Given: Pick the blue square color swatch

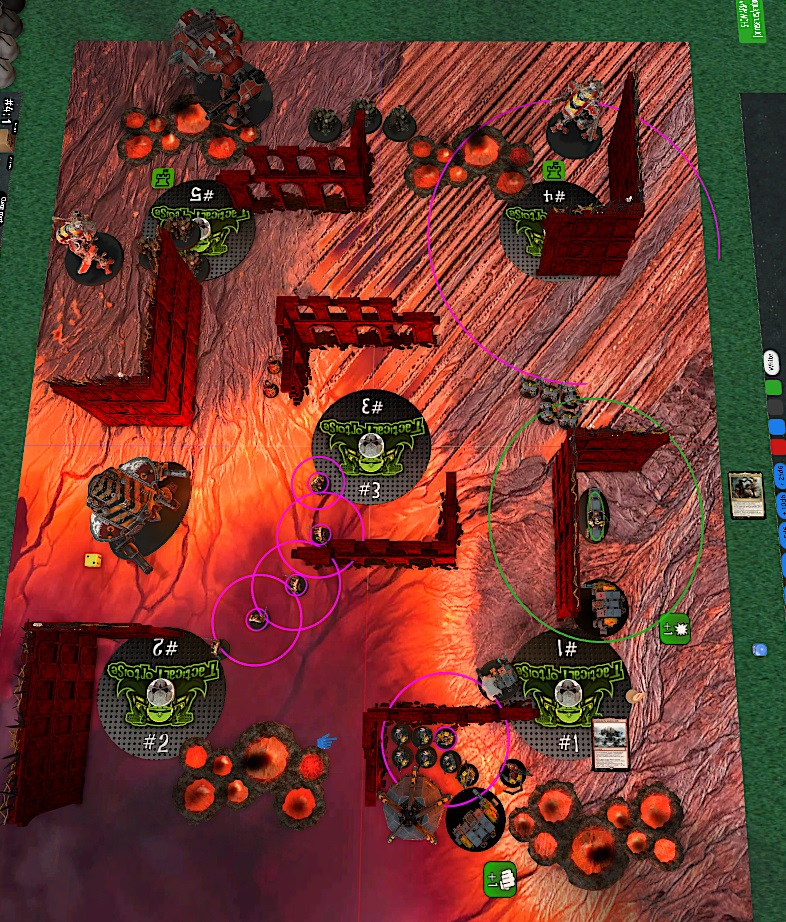Looking at the screenshot, I should pyautogui.click(x=775, y=427).
